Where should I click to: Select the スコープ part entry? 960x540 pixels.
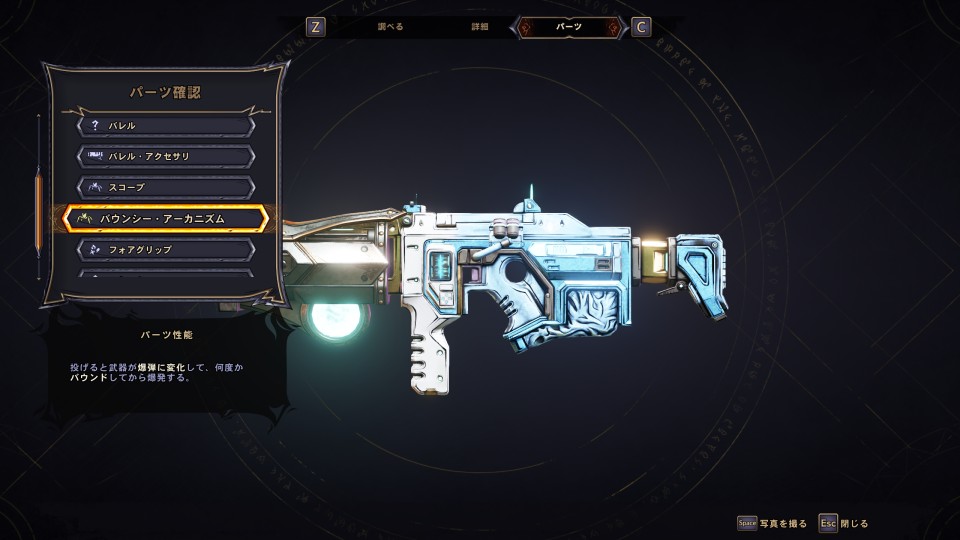(x=166, y=187)
